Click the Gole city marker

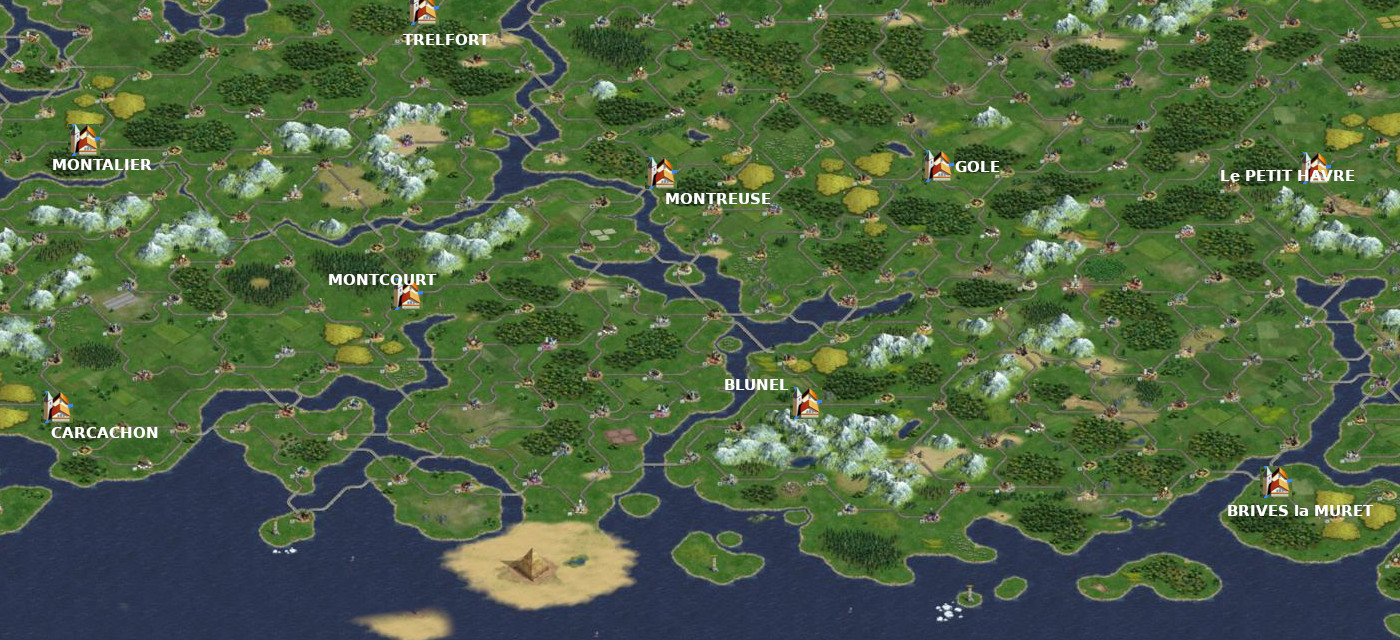937,166
